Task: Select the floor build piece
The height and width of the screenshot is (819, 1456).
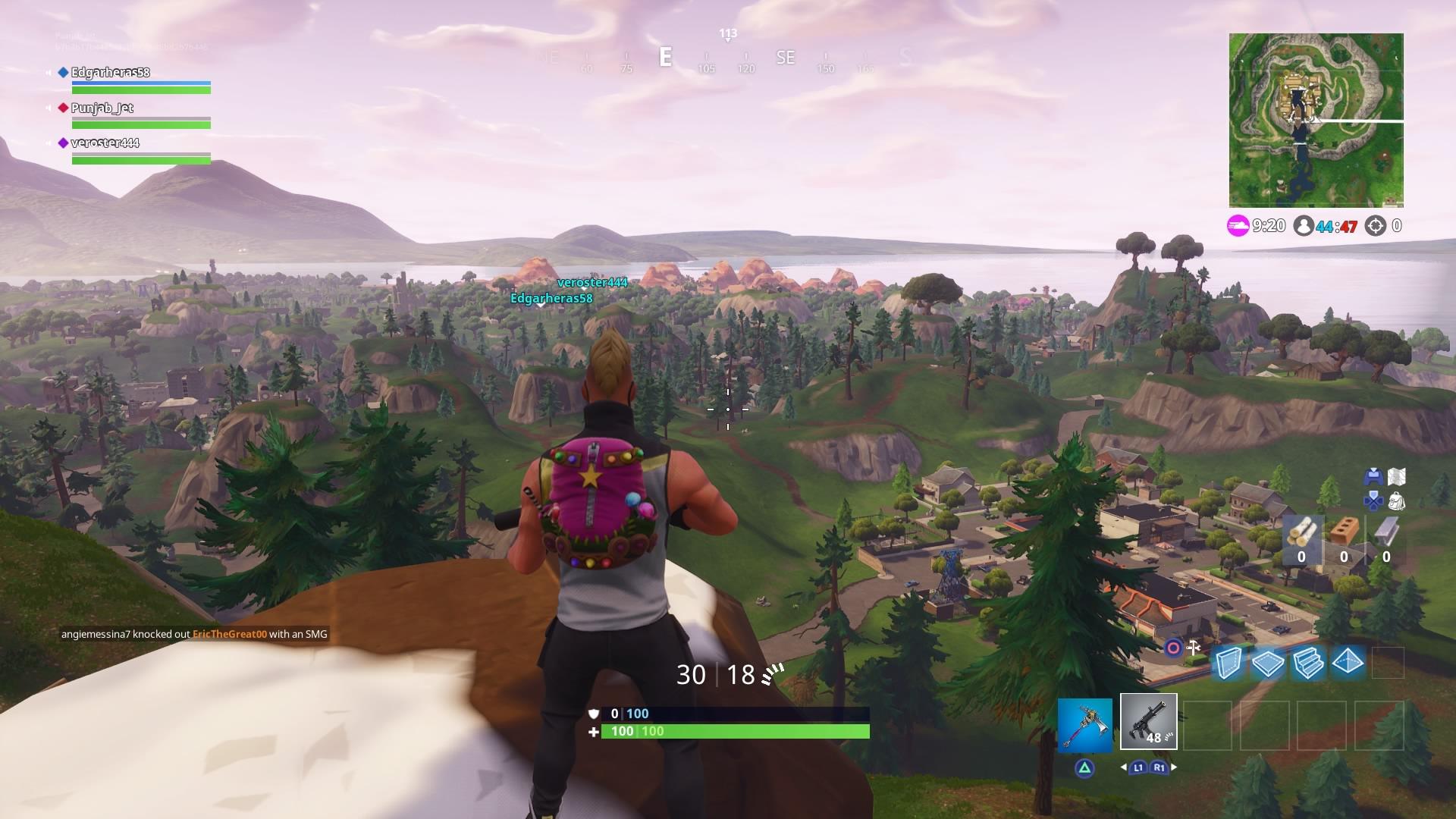Action: point(1269,663)
